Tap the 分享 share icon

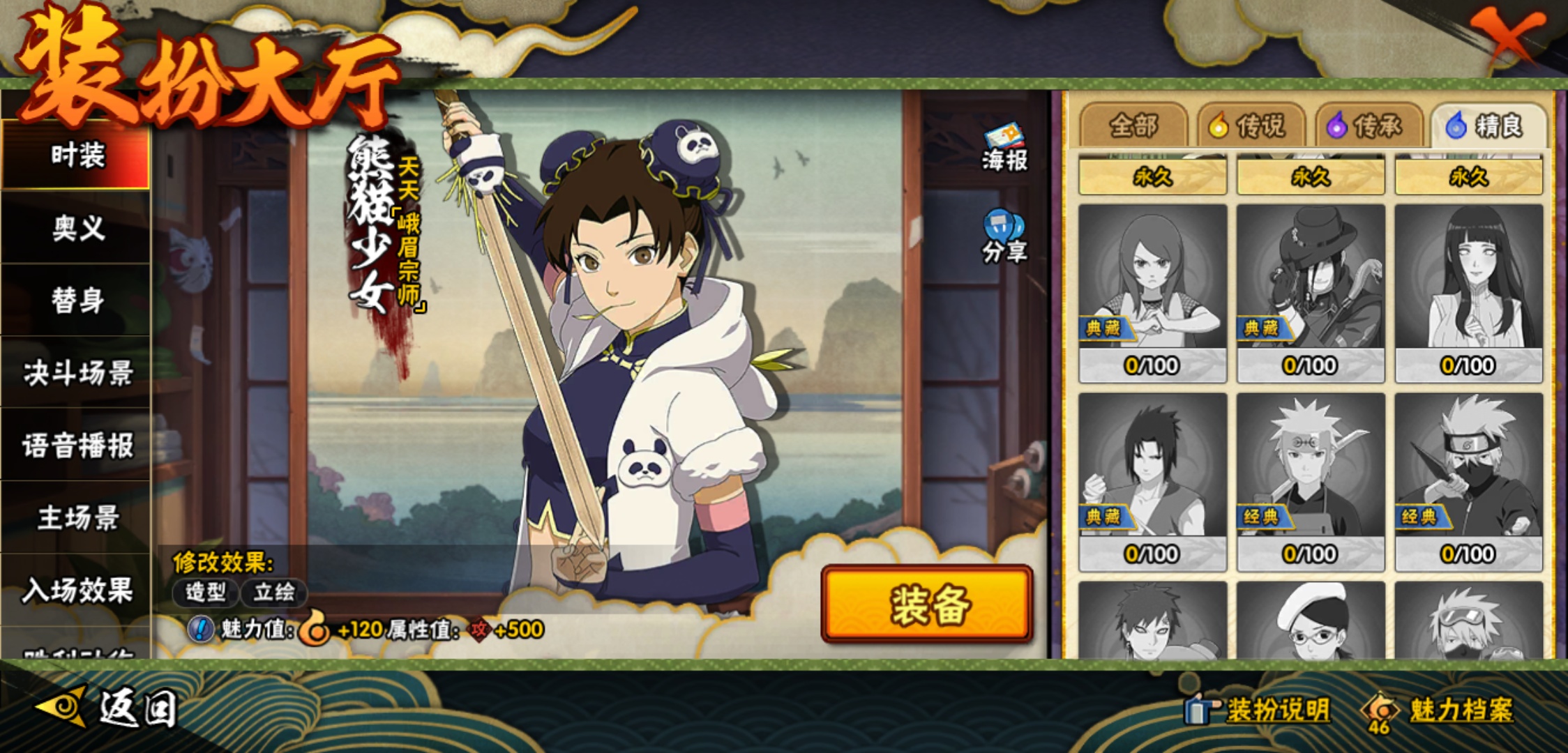pos(1004,237)
